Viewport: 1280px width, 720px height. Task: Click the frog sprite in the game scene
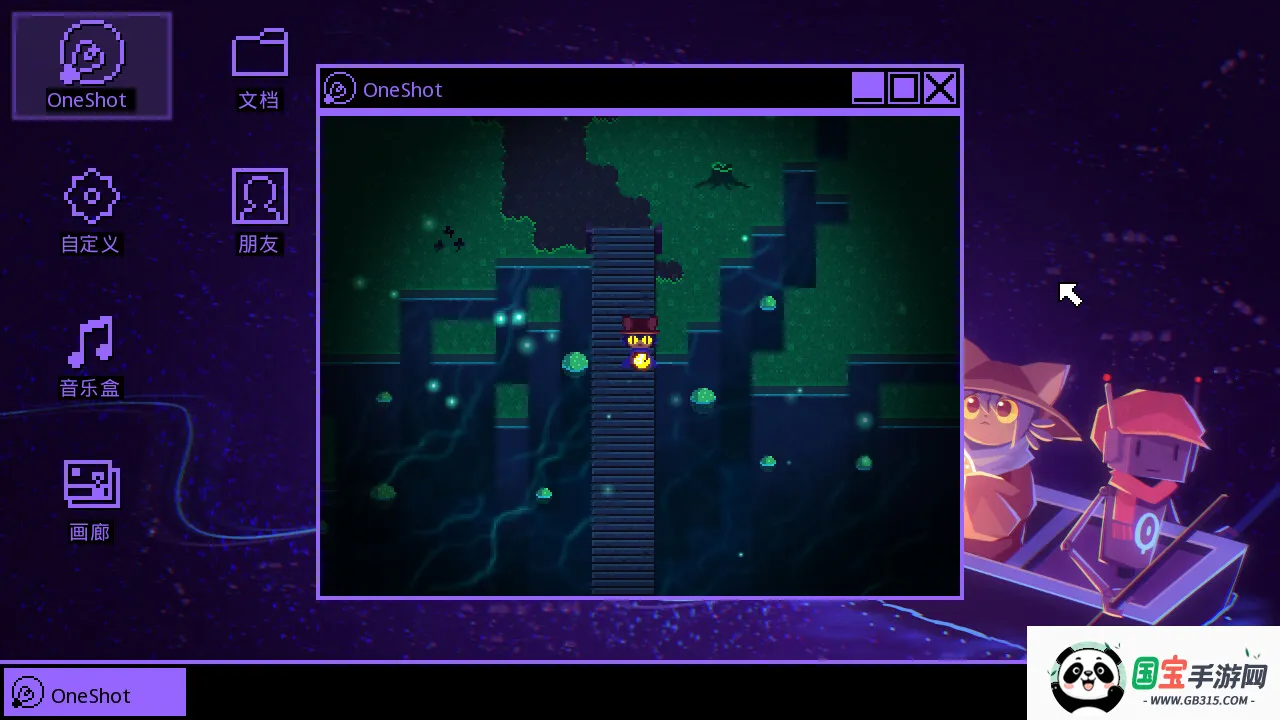[x=722, y=176]
